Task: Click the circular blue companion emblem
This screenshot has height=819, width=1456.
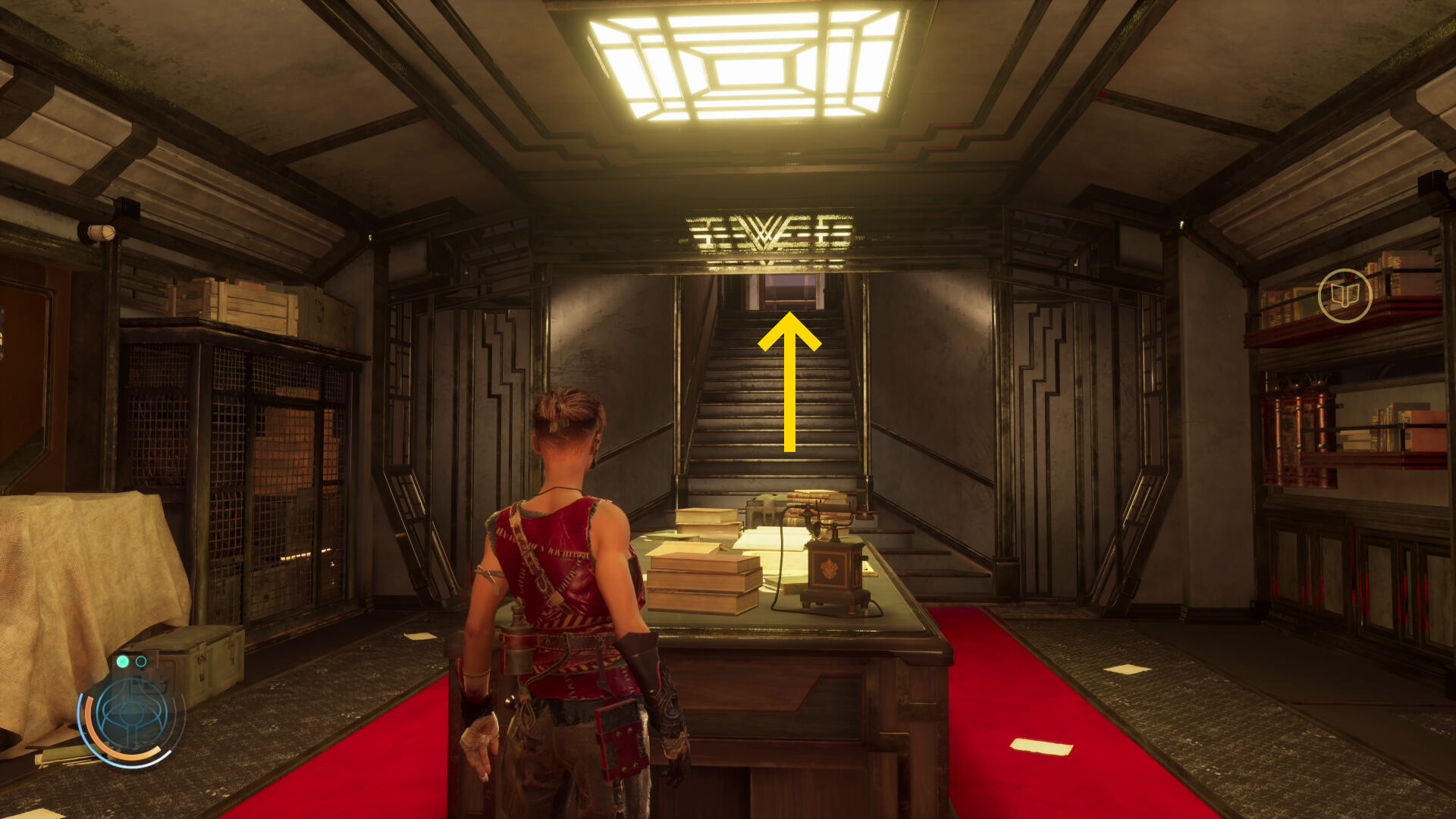Action: [x=132, y=715]
